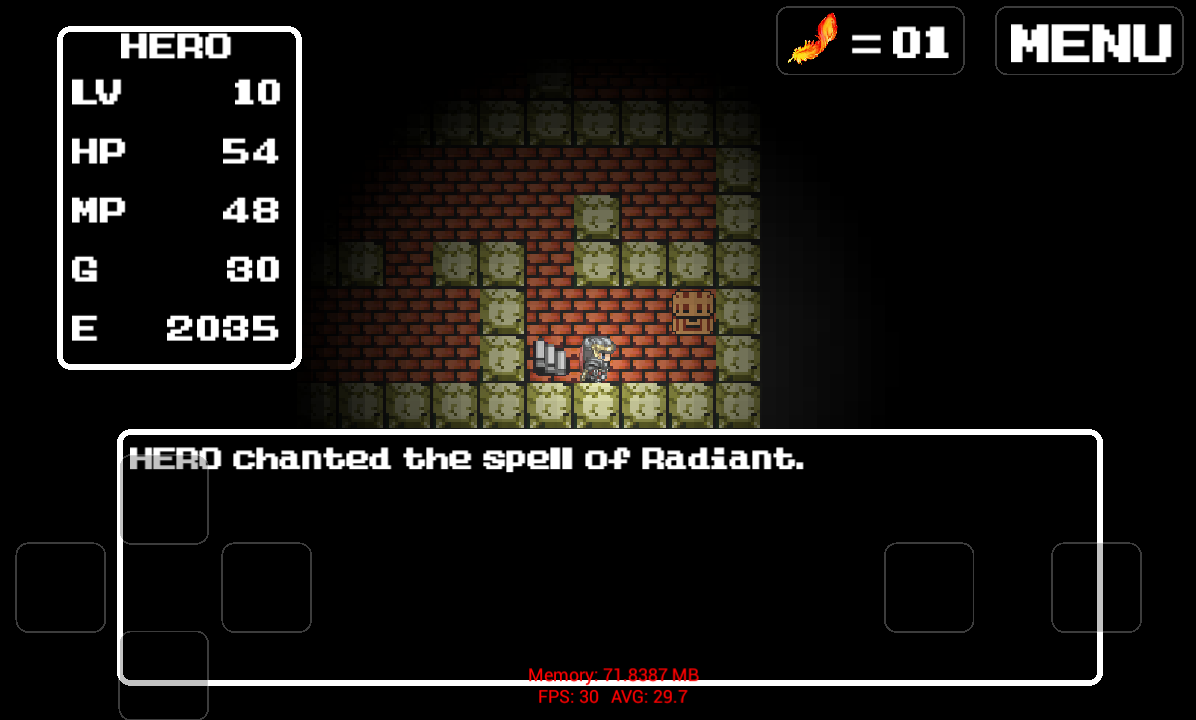Tap the D-pad down button
Viewport: 1196px width, 720px height.
click(x=164, y=675)
